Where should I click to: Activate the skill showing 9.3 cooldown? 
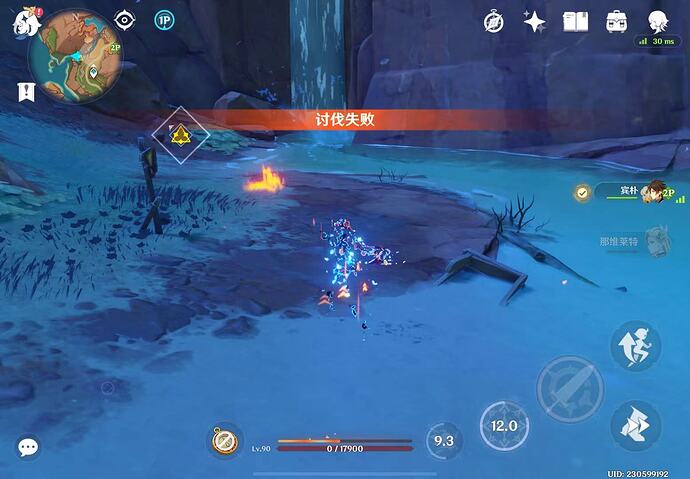(x=444, y=440)
